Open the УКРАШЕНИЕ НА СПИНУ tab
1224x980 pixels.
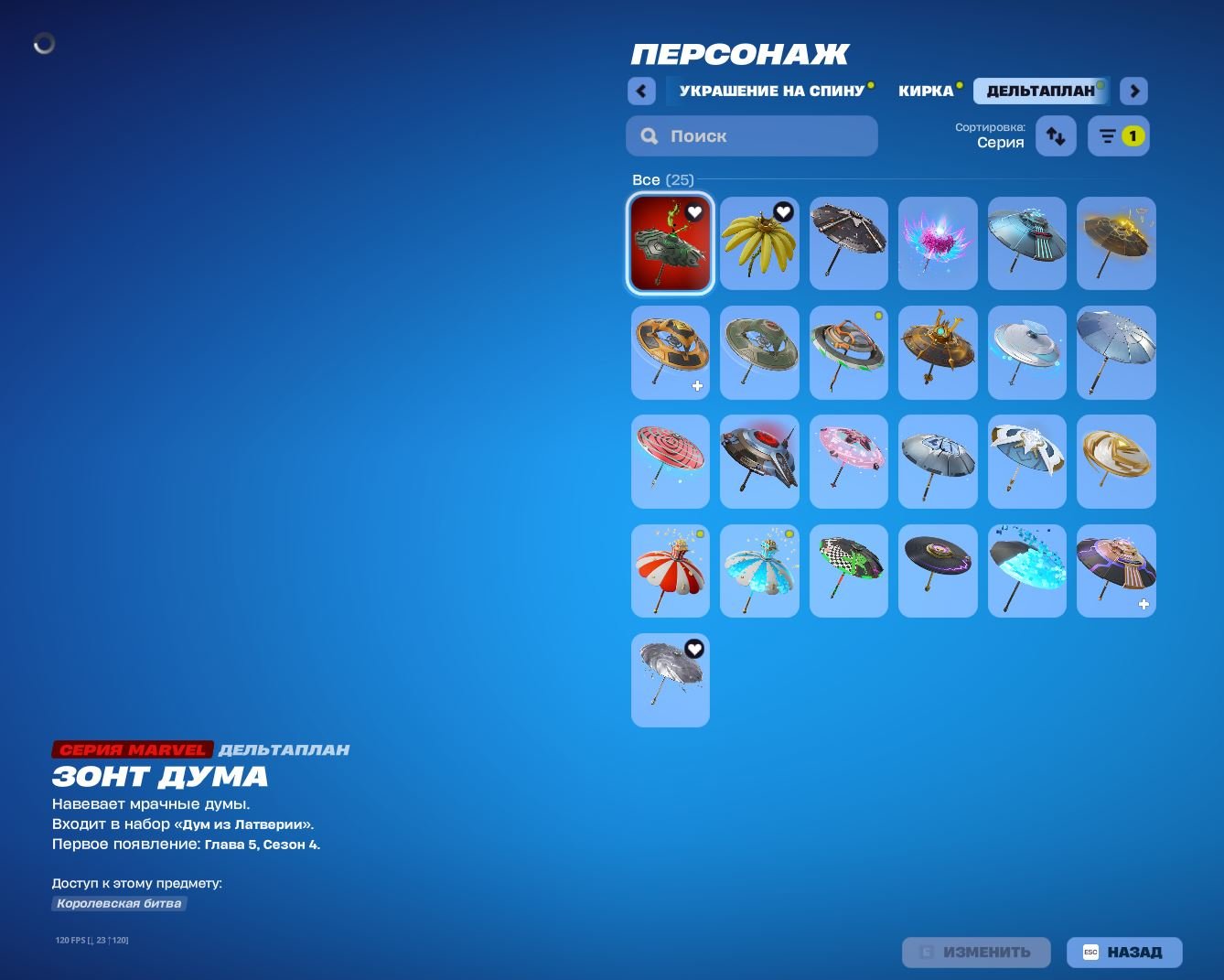coord(771,90)
